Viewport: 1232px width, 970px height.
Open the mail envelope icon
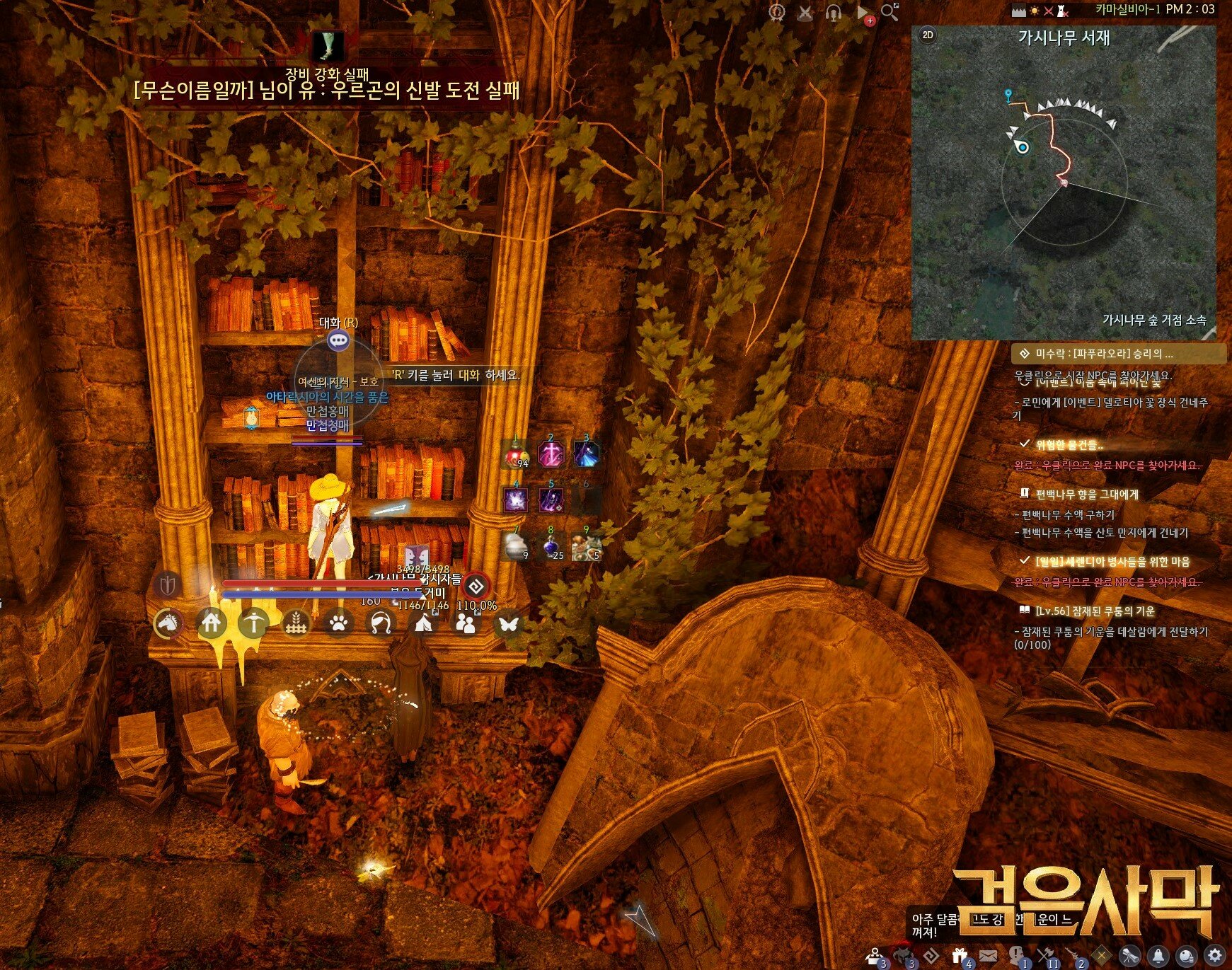(x=989, y=956)
